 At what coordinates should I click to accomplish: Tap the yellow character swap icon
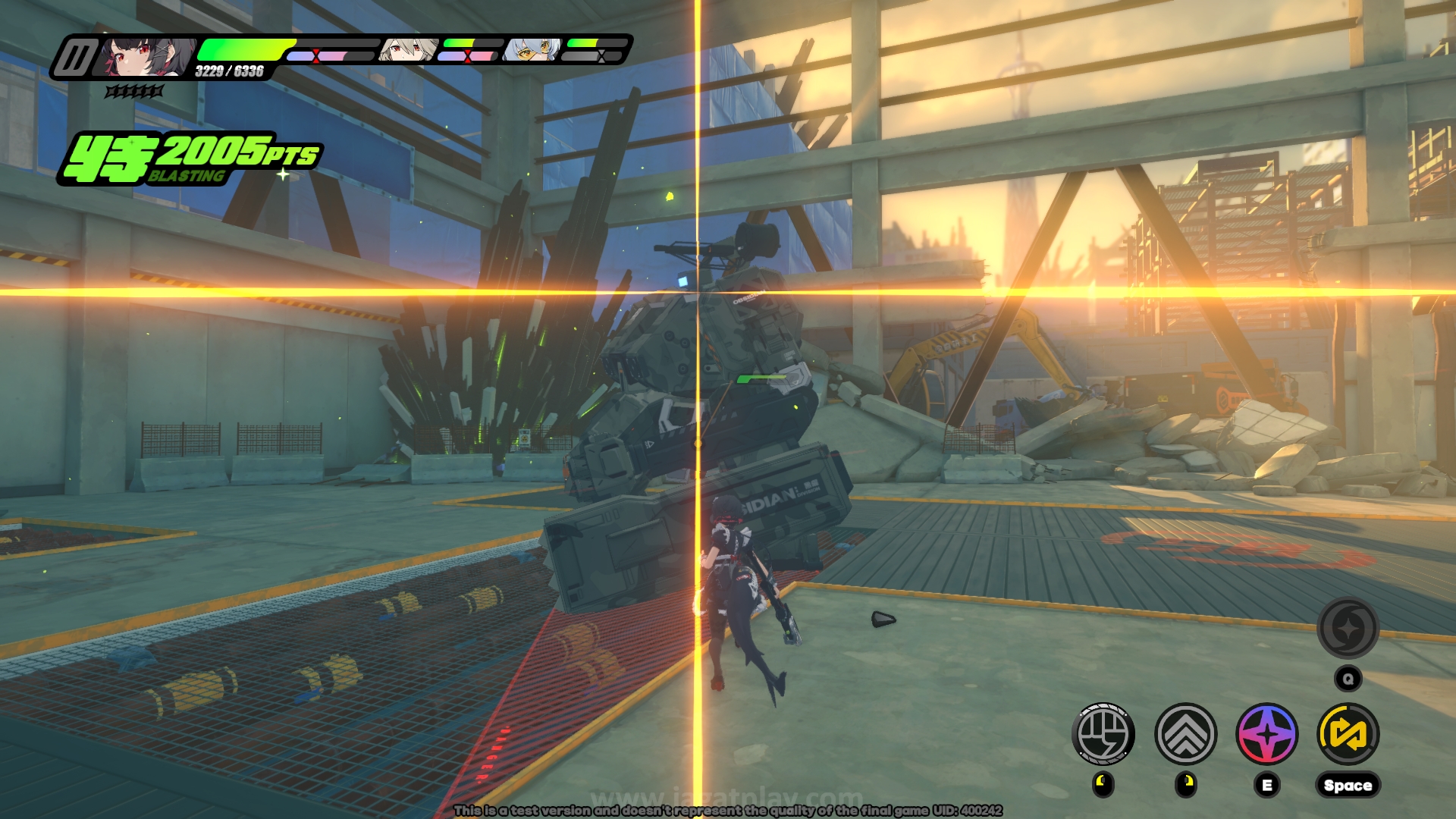pos(1348,733)
